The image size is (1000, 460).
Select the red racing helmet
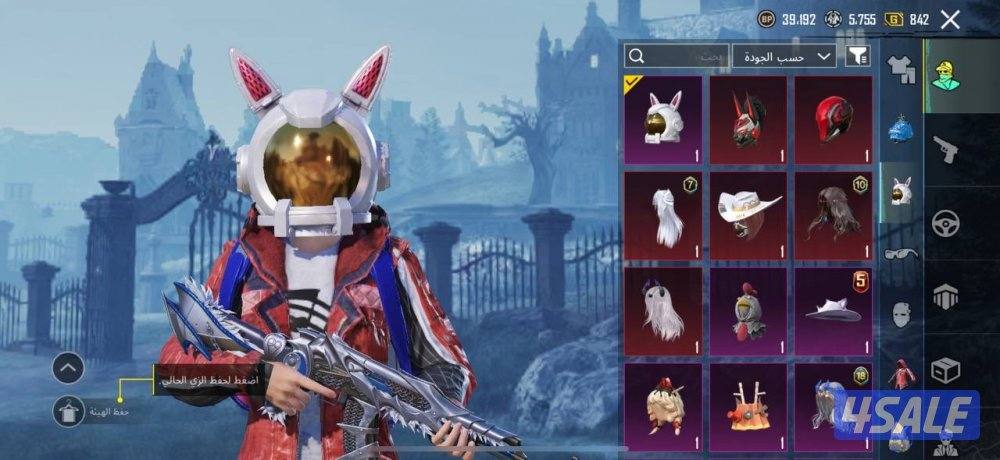(x=833, y=119)
